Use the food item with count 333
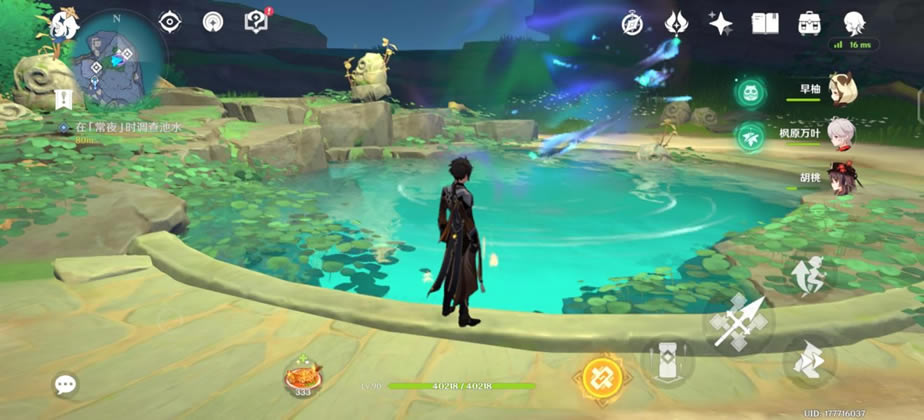This screenshot has height=420, width=924. pos(303,377)
